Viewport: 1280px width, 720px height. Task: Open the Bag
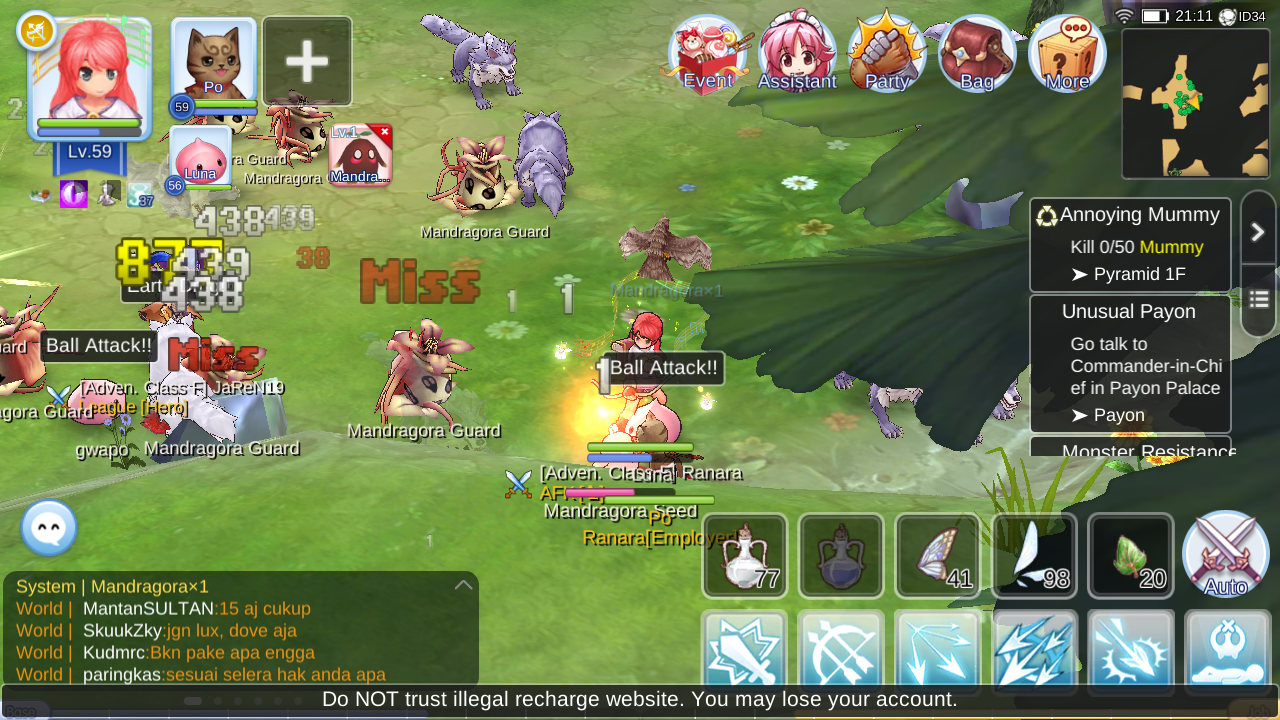click(975, 50)
